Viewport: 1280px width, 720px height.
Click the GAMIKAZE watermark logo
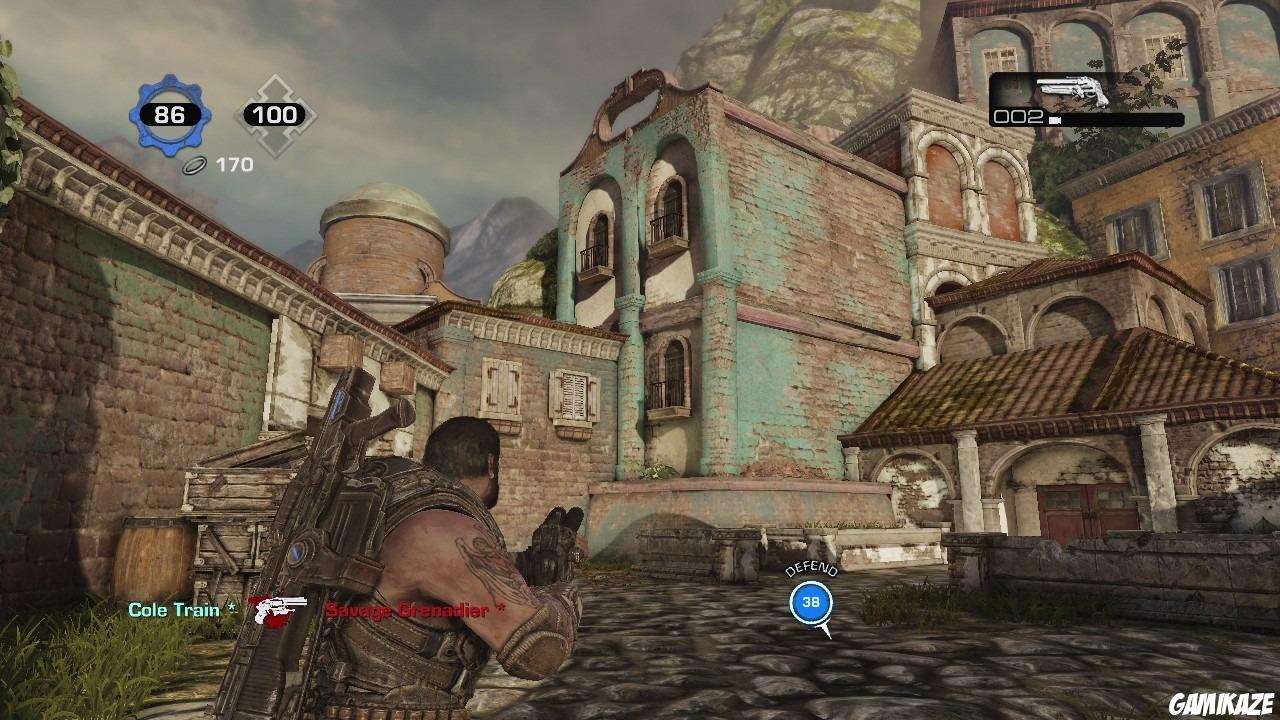pos(1222,703)
